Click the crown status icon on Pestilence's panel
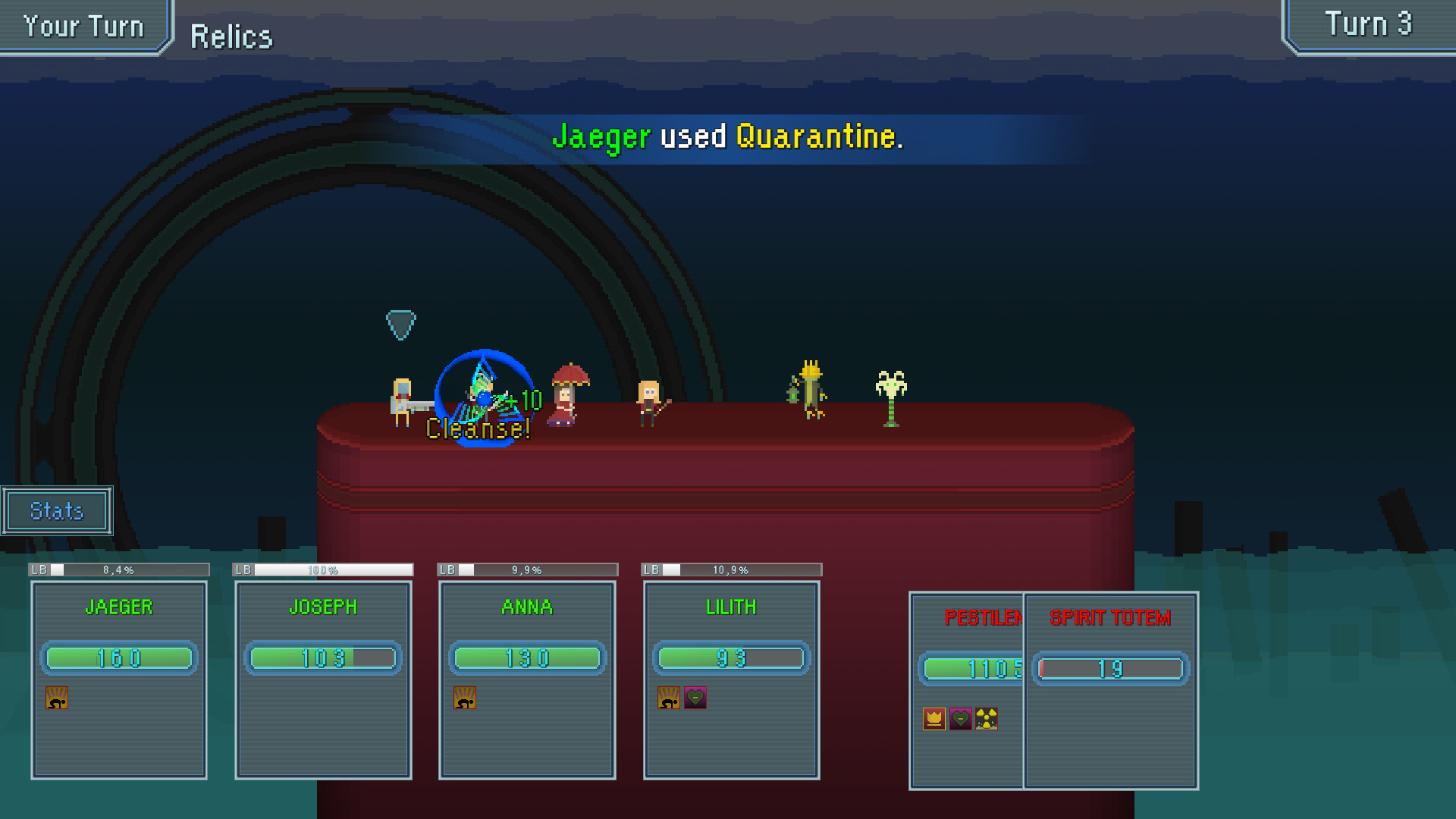 coord(933,719)
